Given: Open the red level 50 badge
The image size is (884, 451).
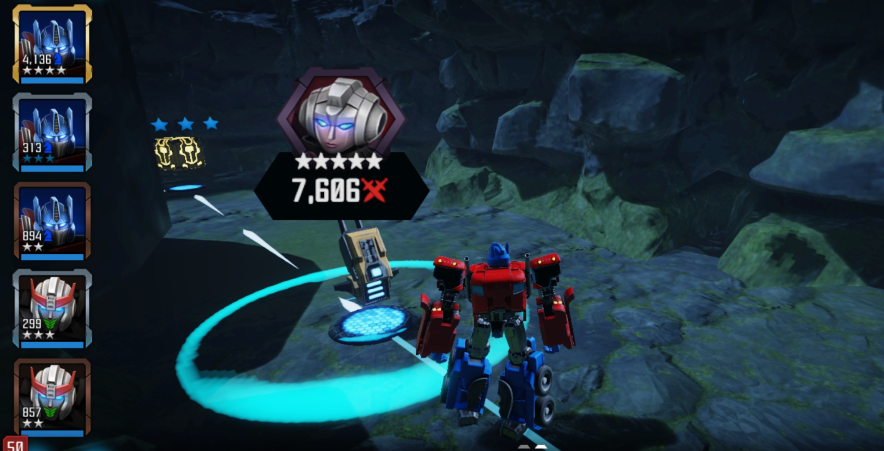Looking at the screenshot, I should point(13,443).
